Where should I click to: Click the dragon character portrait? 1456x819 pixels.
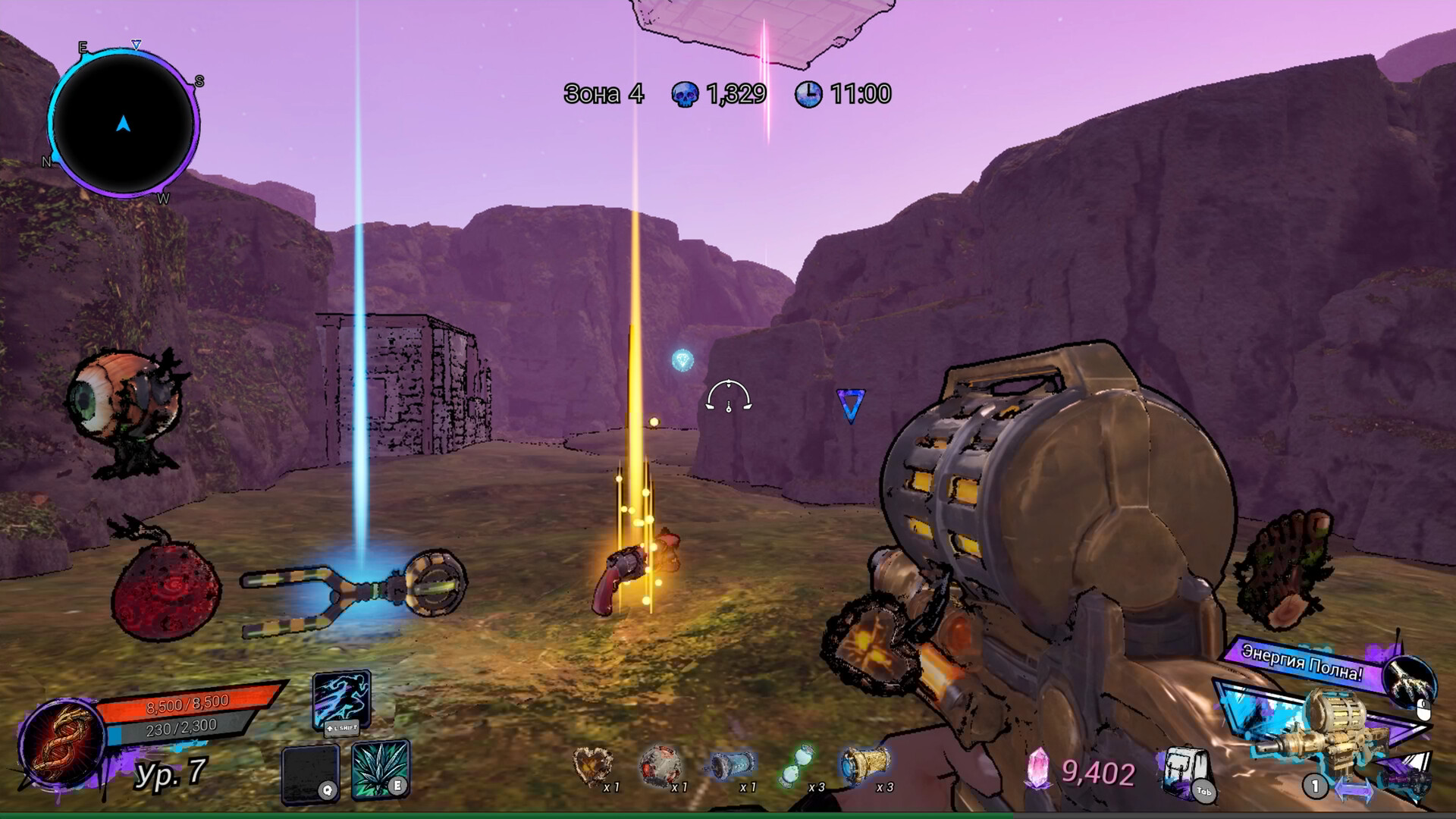pyautogui.click(x=62, y=743)
